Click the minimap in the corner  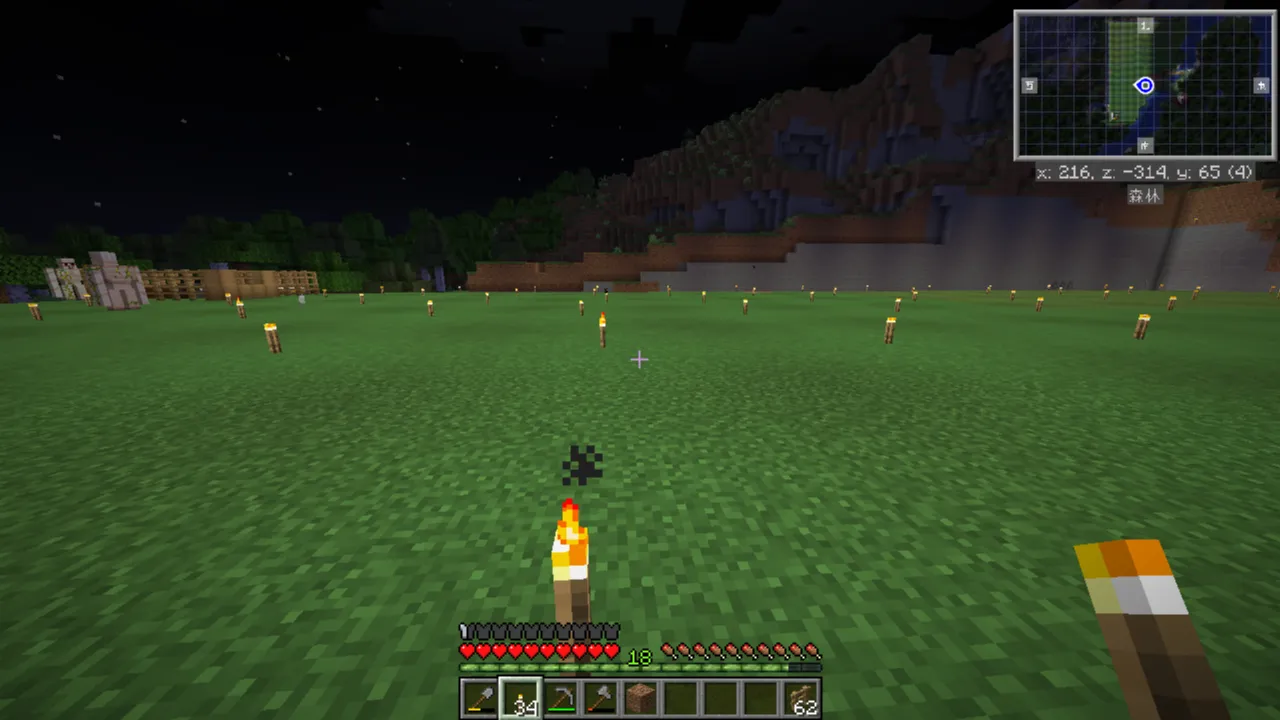coord(1144,85)
